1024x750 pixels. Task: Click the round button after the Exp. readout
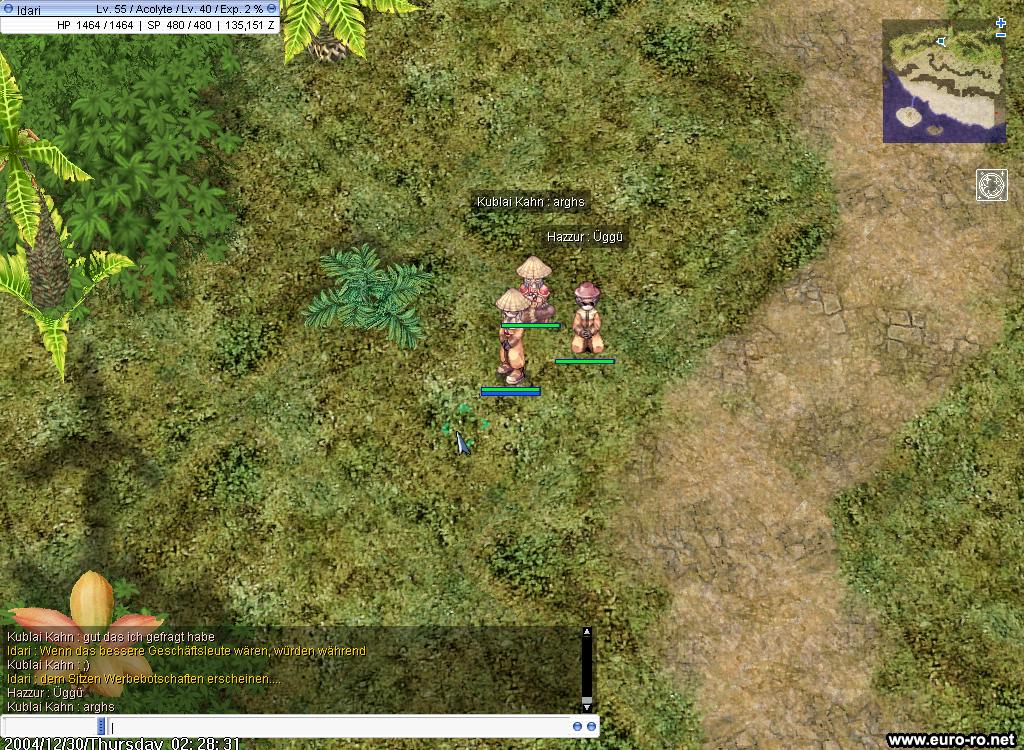(x=272, y=9)
